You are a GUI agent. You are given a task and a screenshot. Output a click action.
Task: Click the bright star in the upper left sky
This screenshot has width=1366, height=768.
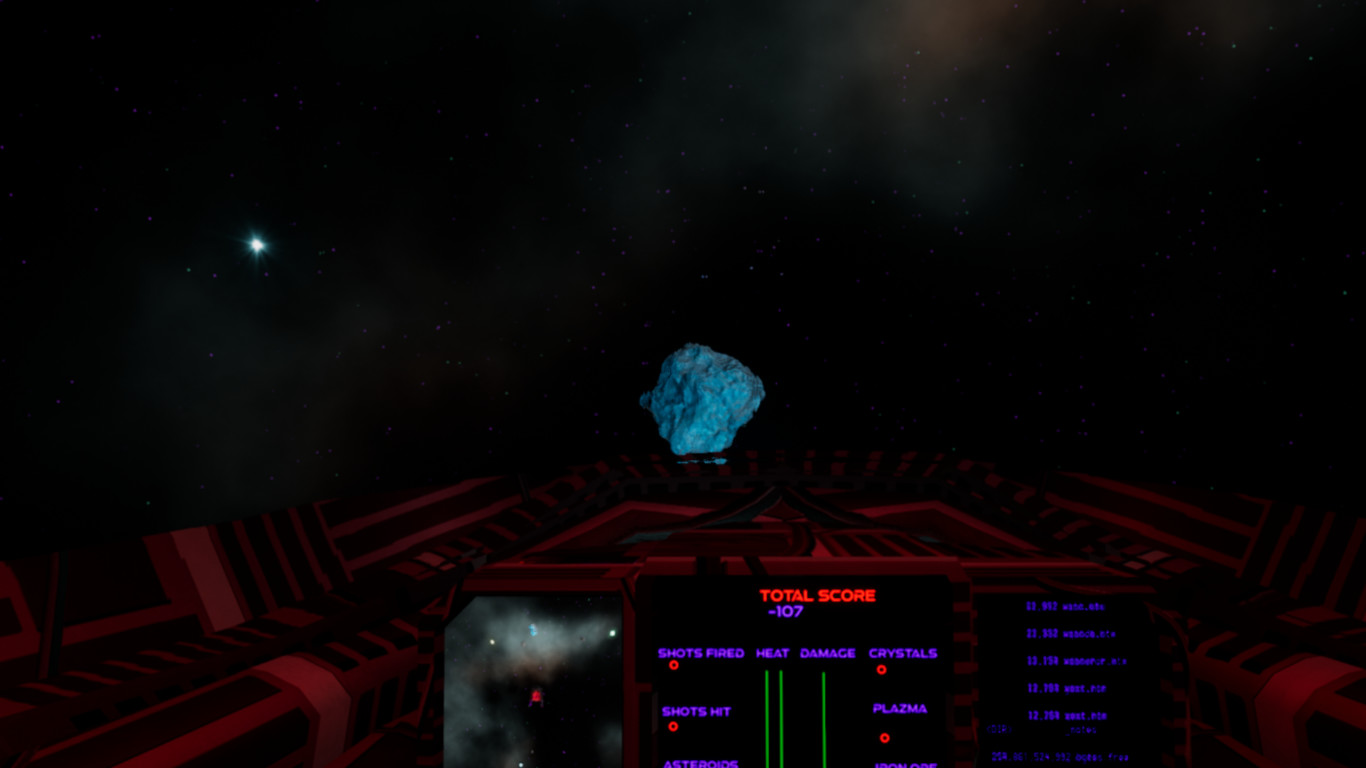coord(256,242)
